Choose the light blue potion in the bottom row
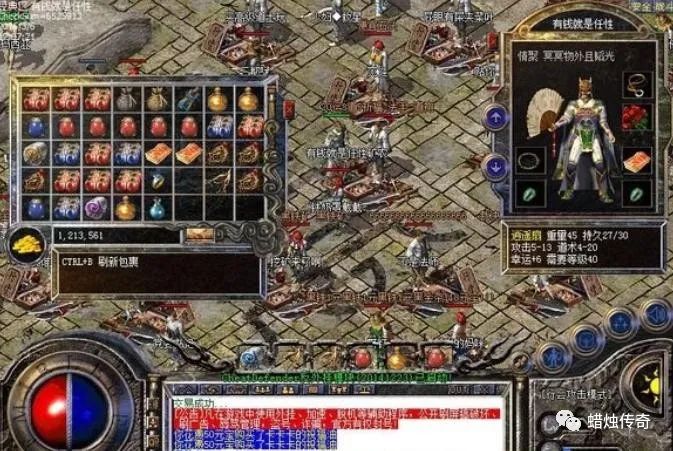This screenshot has width=673, height=451. (157, 208)
